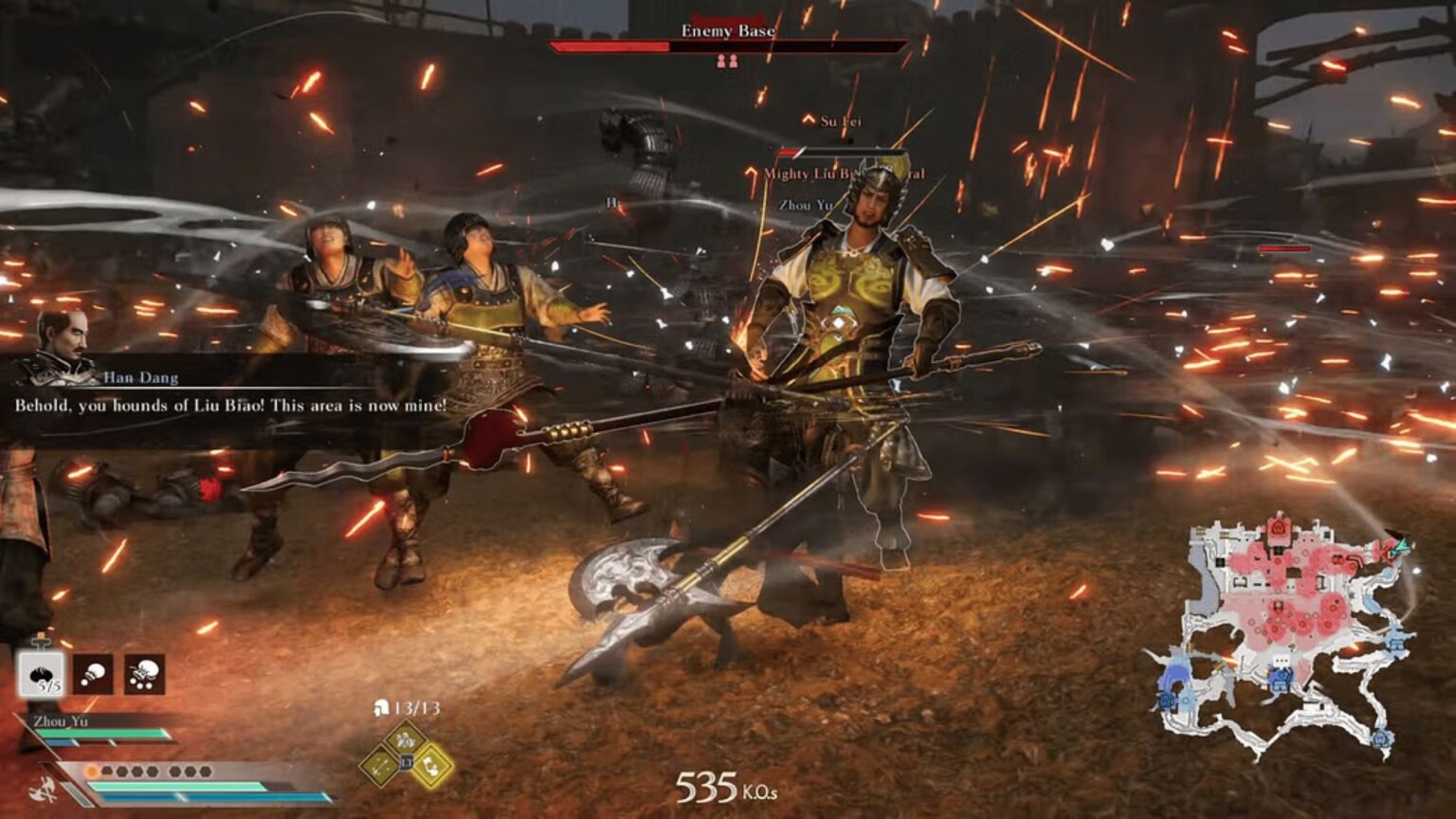
Task: Toggle the twin-soldier icon under Enemy Base gauge
Action: [x=728, y=62]
